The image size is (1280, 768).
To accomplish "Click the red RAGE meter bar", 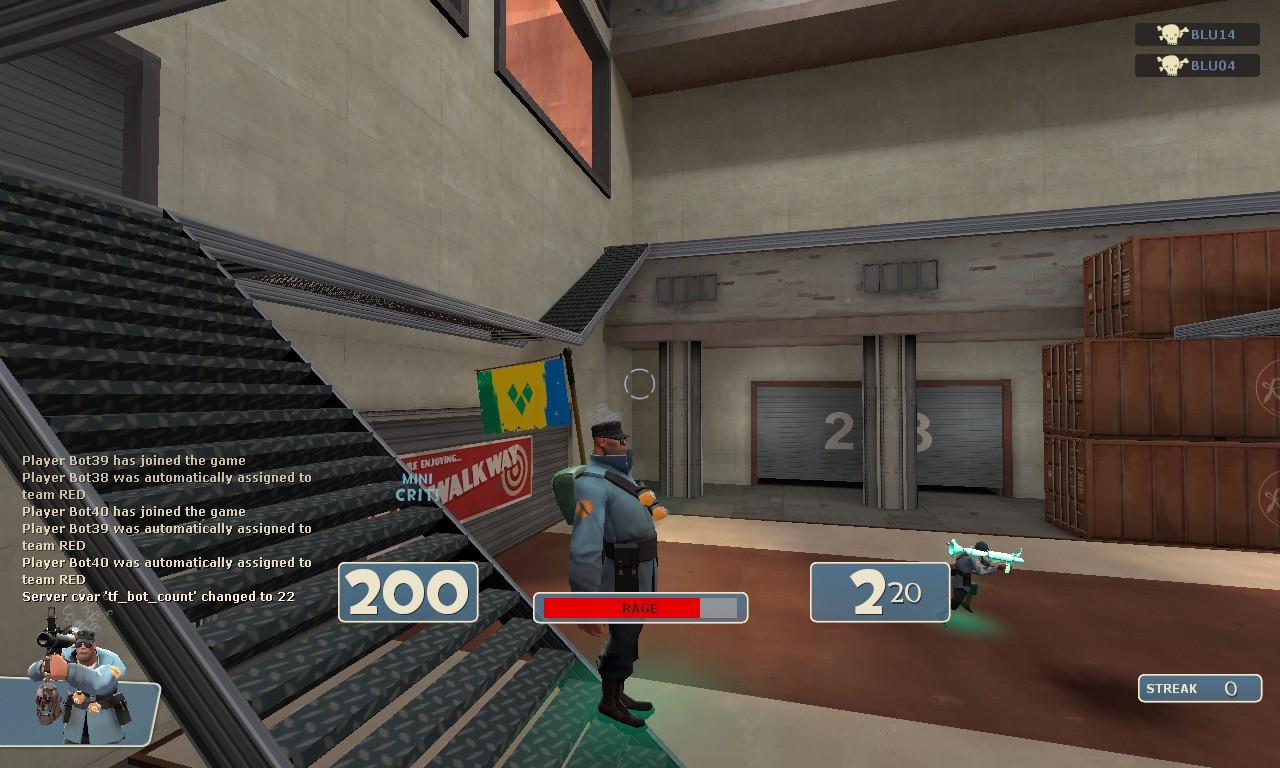I will pos(620,607).
